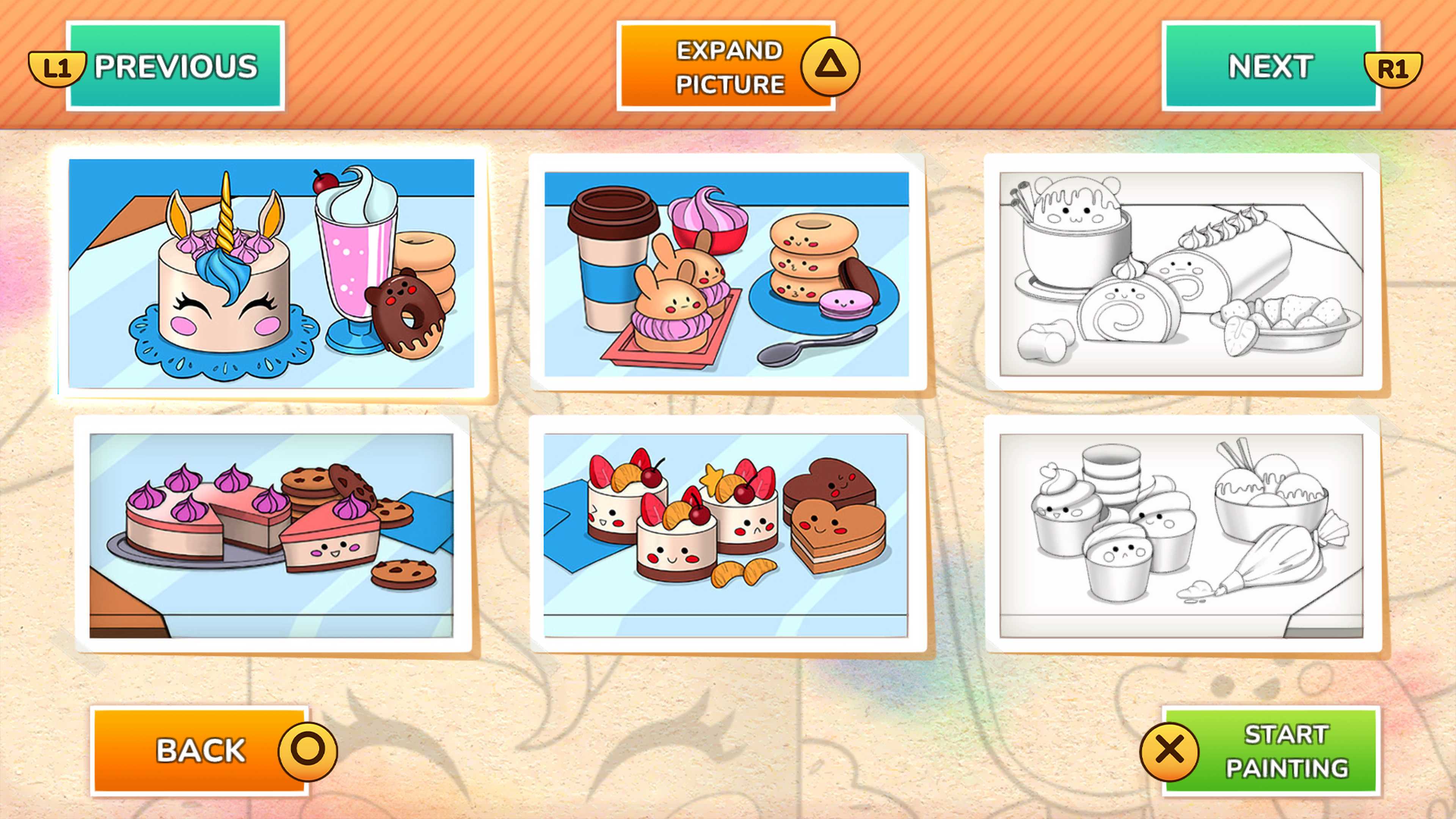The width and height of the screenshot is (1456, 819).
Task: Go to the Next page of pictures
Action: tap(1271, 66)
